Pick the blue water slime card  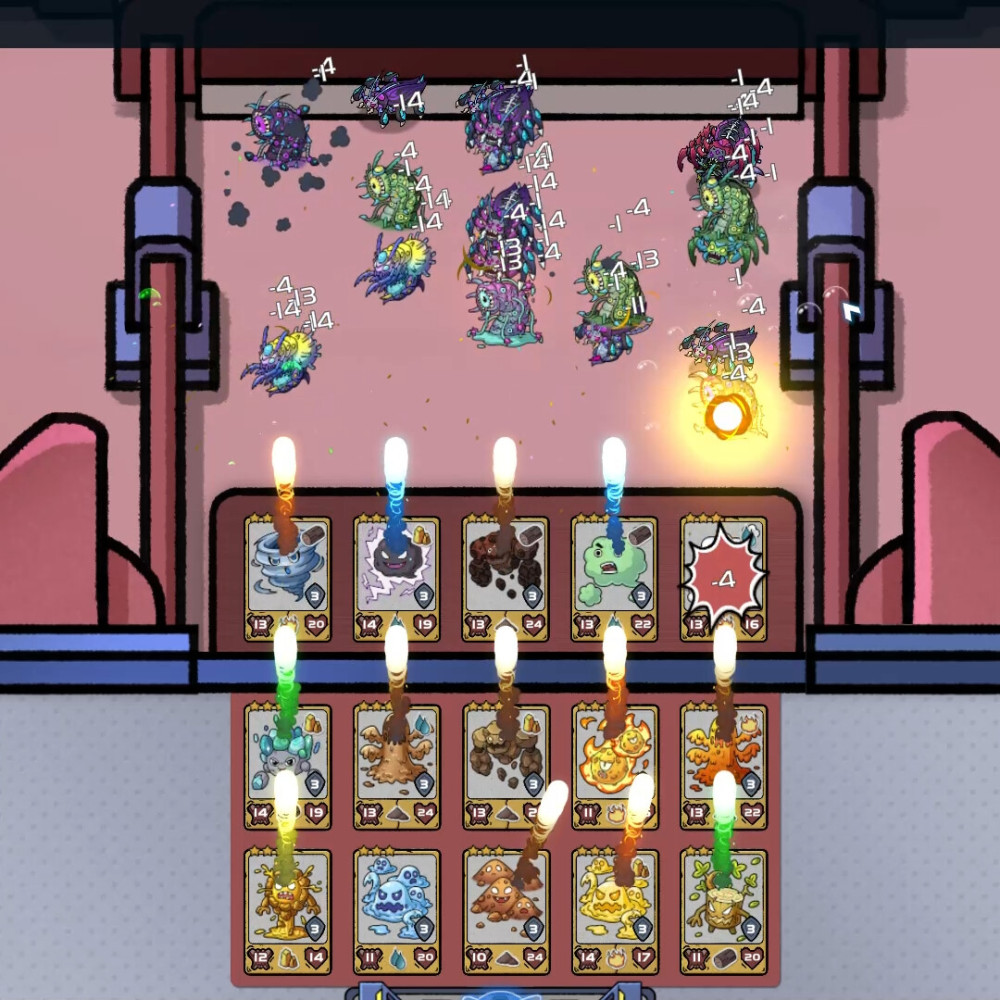[x=397, y=910]
